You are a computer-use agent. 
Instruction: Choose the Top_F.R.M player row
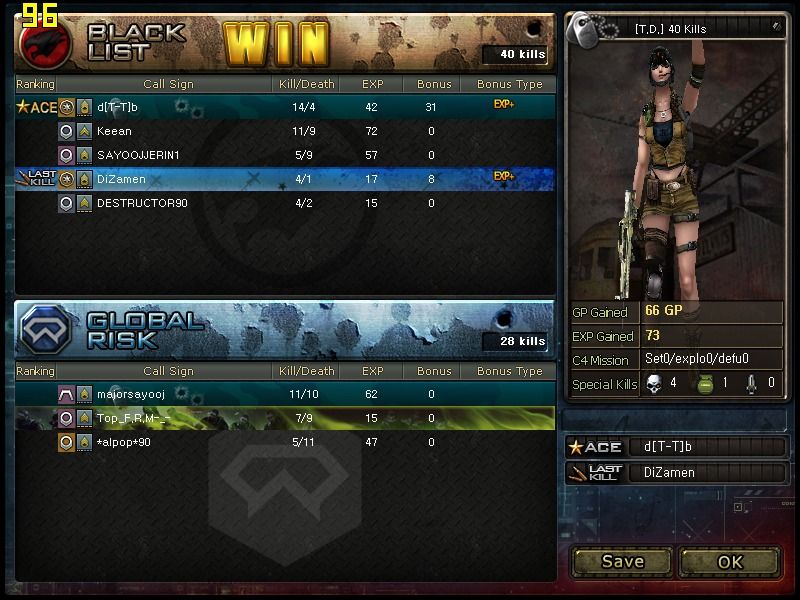[x=285, y=418]
